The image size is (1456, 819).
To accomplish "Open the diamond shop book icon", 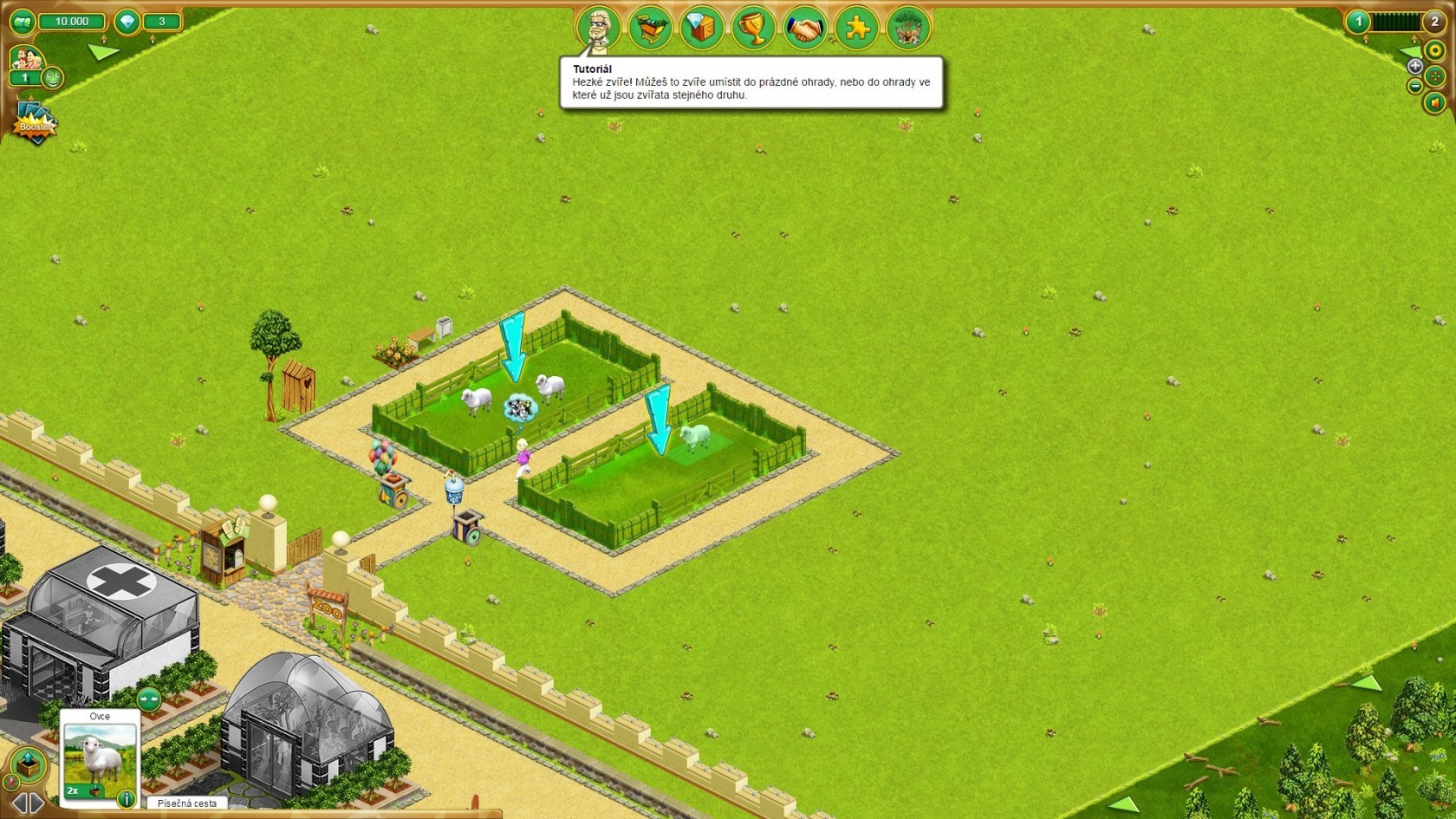I will click(701, 29).
